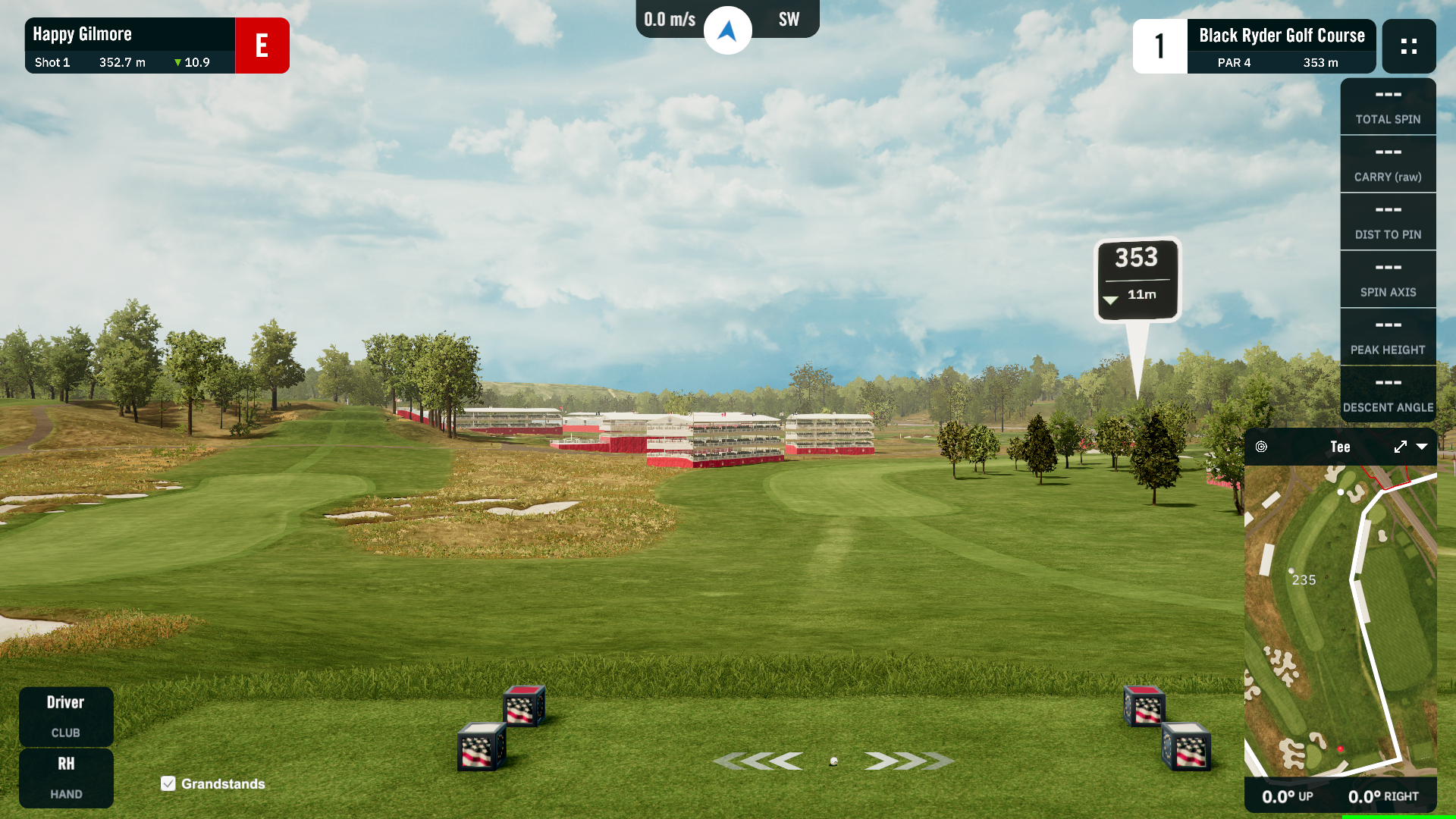Viewport: 1456px width, 819px height.
Task: Click the DESCENT ANGLE data tile
Action: click(x=1388, y=395)
